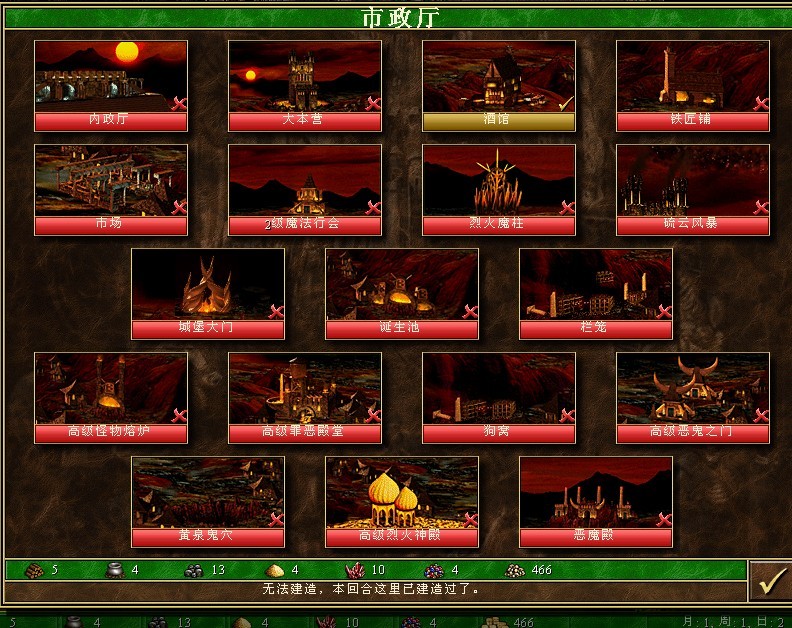Select the 恶魔殿 building tile
This screenshot has height=628, width=792.
coord(596,502)
